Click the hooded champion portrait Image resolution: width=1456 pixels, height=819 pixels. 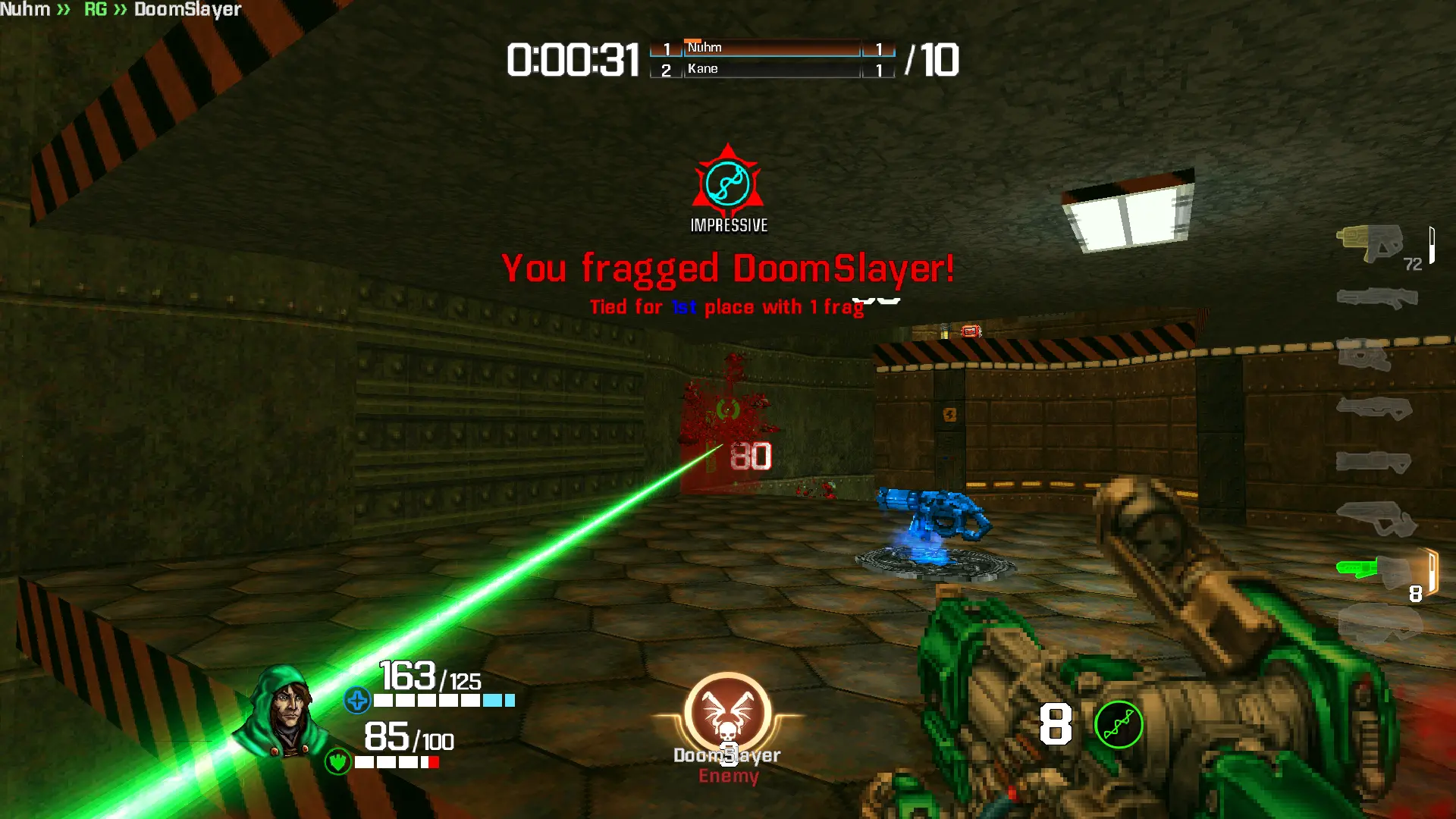click(x=284, y=711)
